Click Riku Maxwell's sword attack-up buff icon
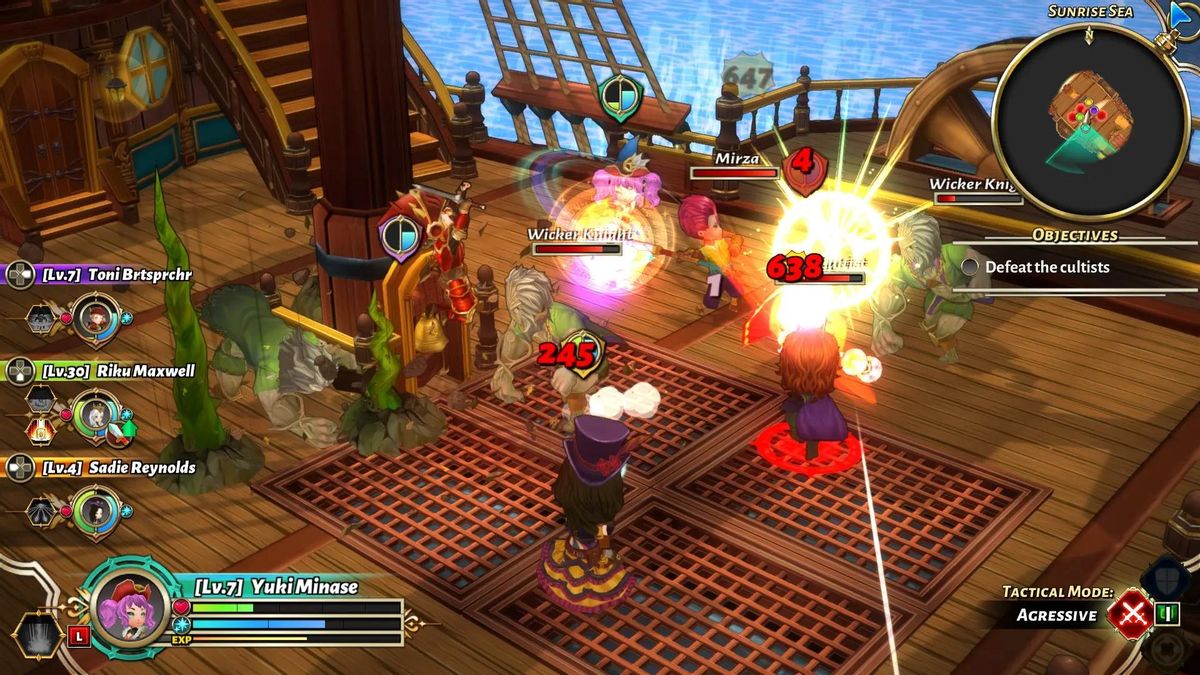 119,432
